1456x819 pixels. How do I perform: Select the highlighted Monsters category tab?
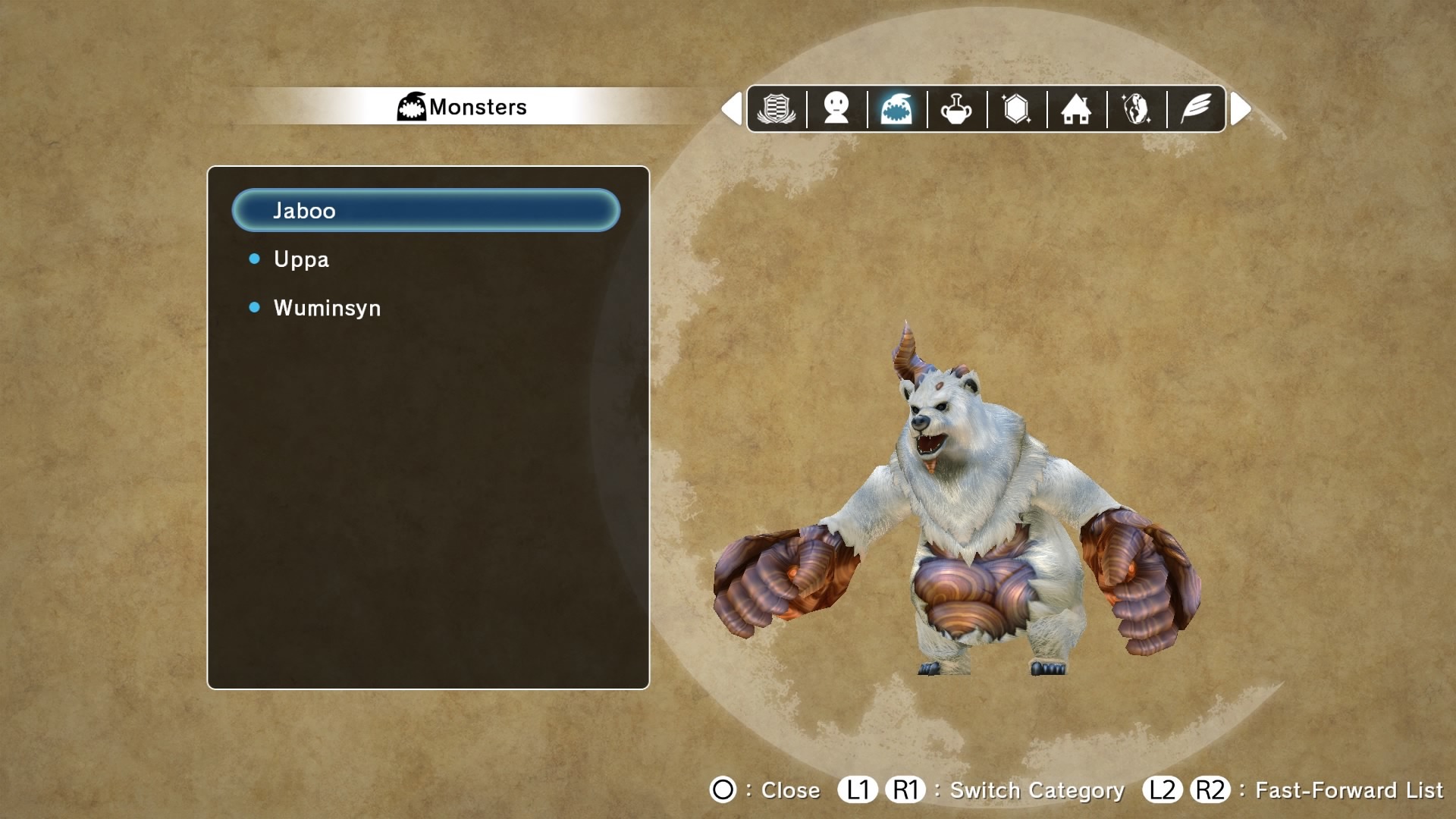click(896, 109)
